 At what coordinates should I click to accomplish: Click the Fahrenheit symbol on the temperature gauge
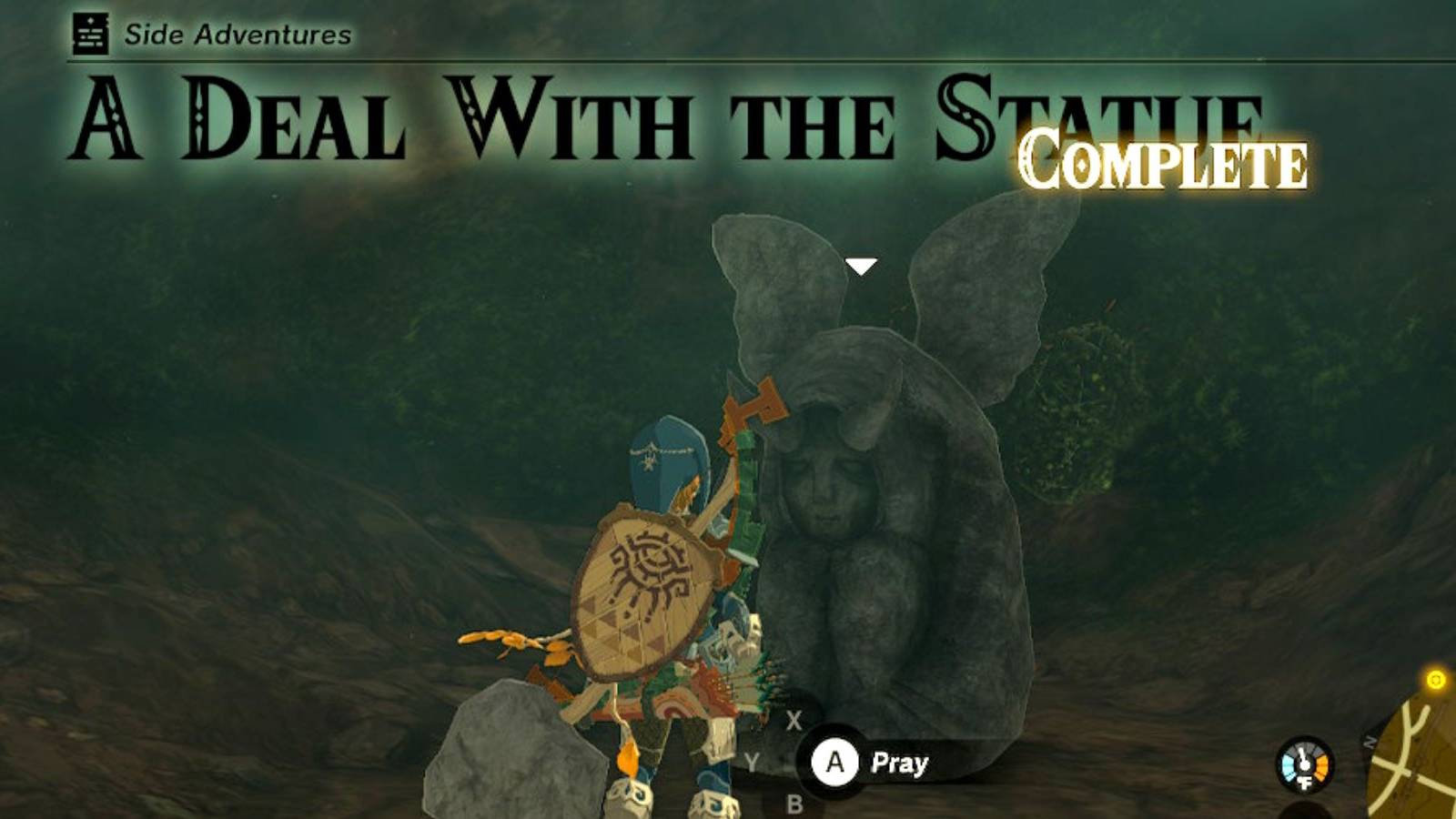[x=1304, y=783]
